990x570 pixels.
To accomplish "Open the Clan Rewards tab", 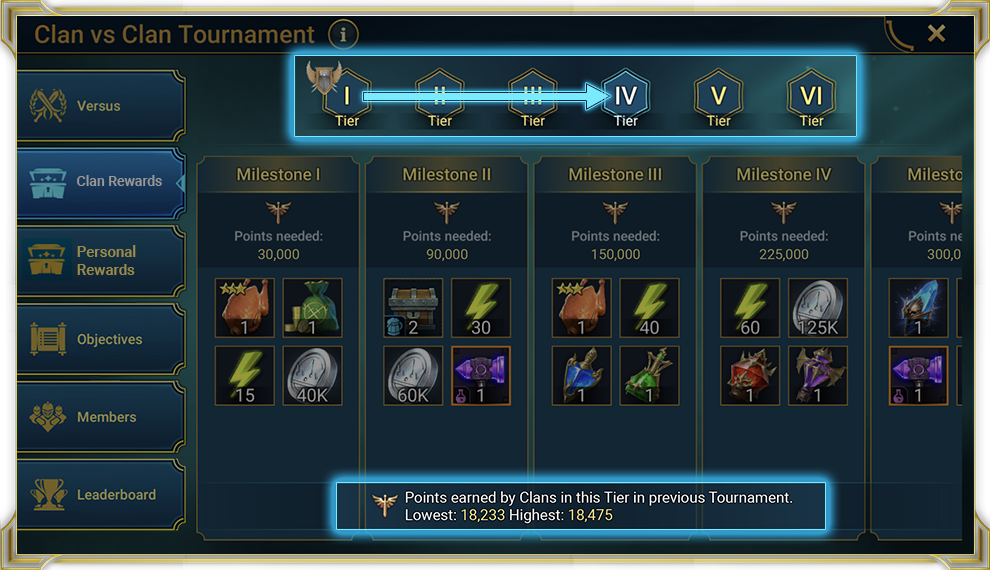I will (x=101, y=182).
